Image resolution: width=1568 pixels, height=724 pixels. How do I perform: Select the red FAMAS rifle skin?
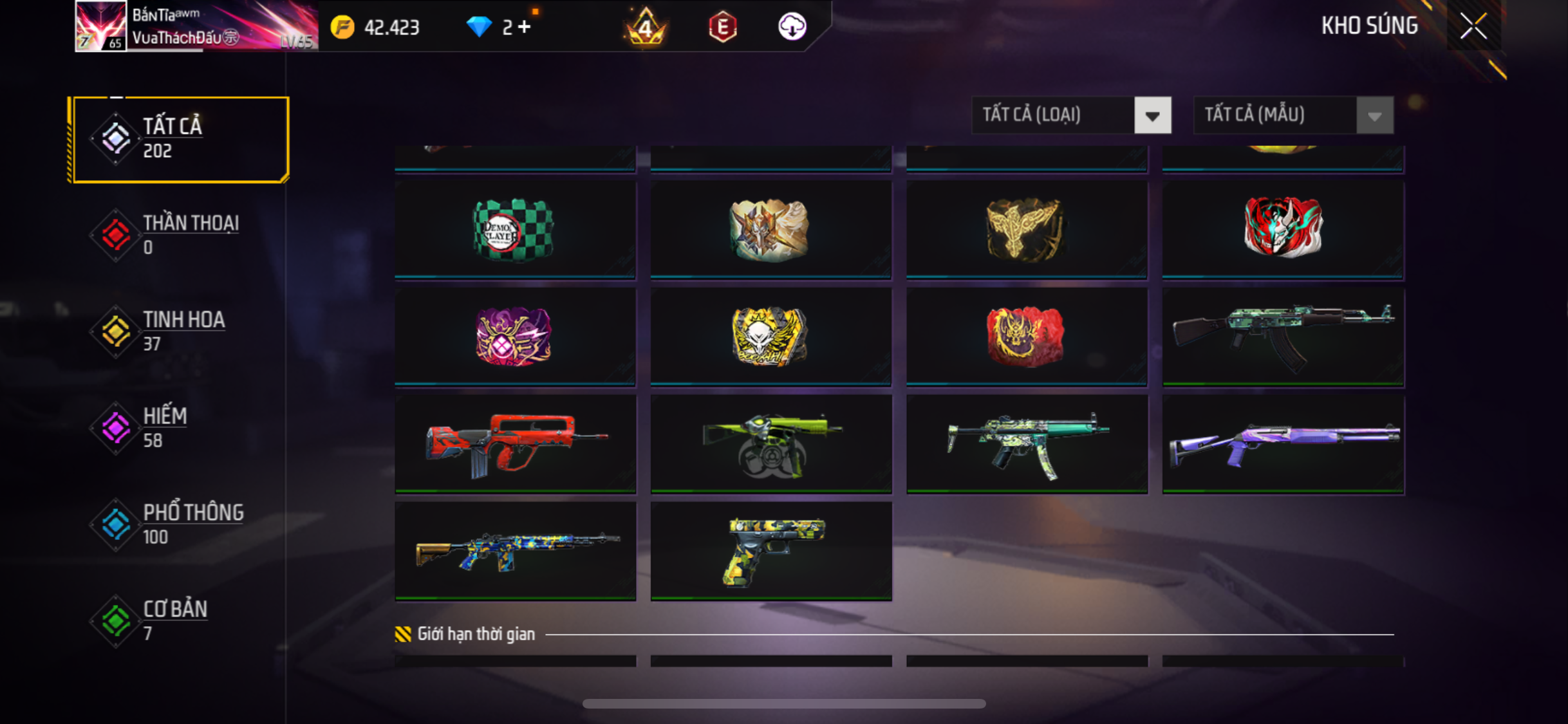[x=515, y=444]
